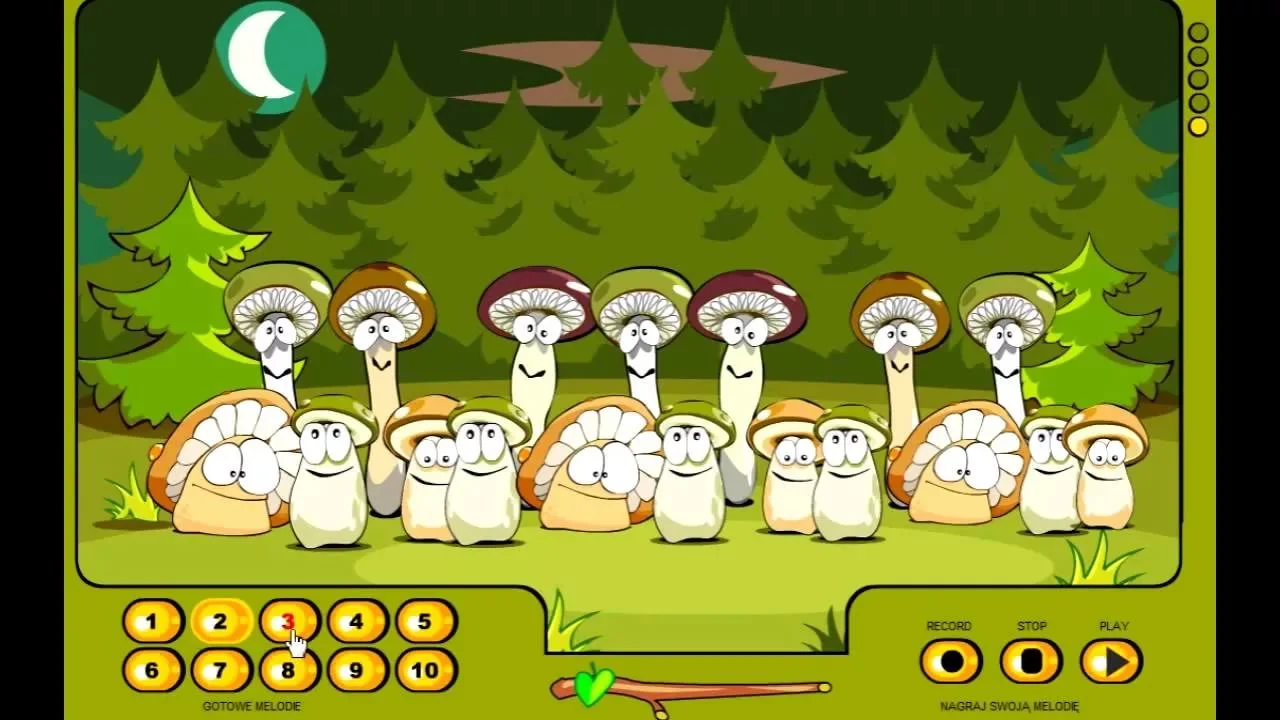Play ready-made melody number 1
Image resolution: width=1280 pixels, height=720 pixels.
152,622
